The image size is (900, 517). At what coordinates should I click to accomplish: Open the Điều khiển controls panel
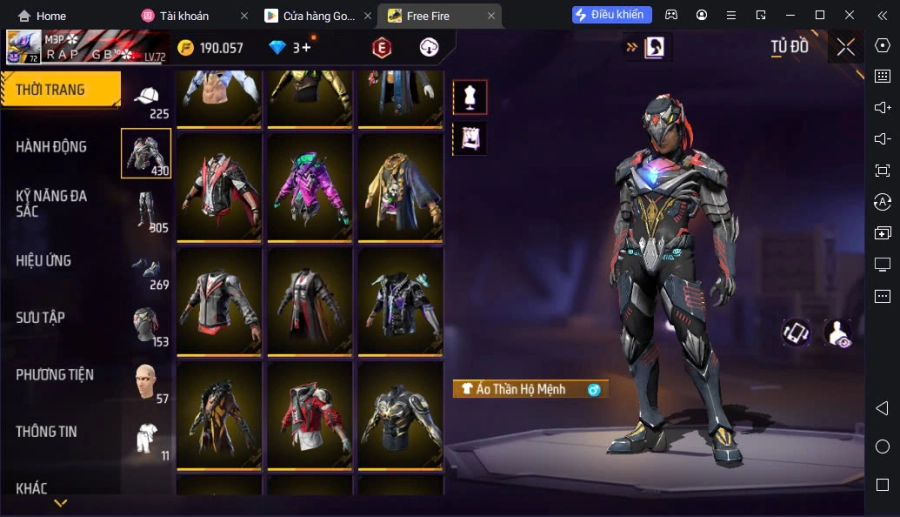612,15
